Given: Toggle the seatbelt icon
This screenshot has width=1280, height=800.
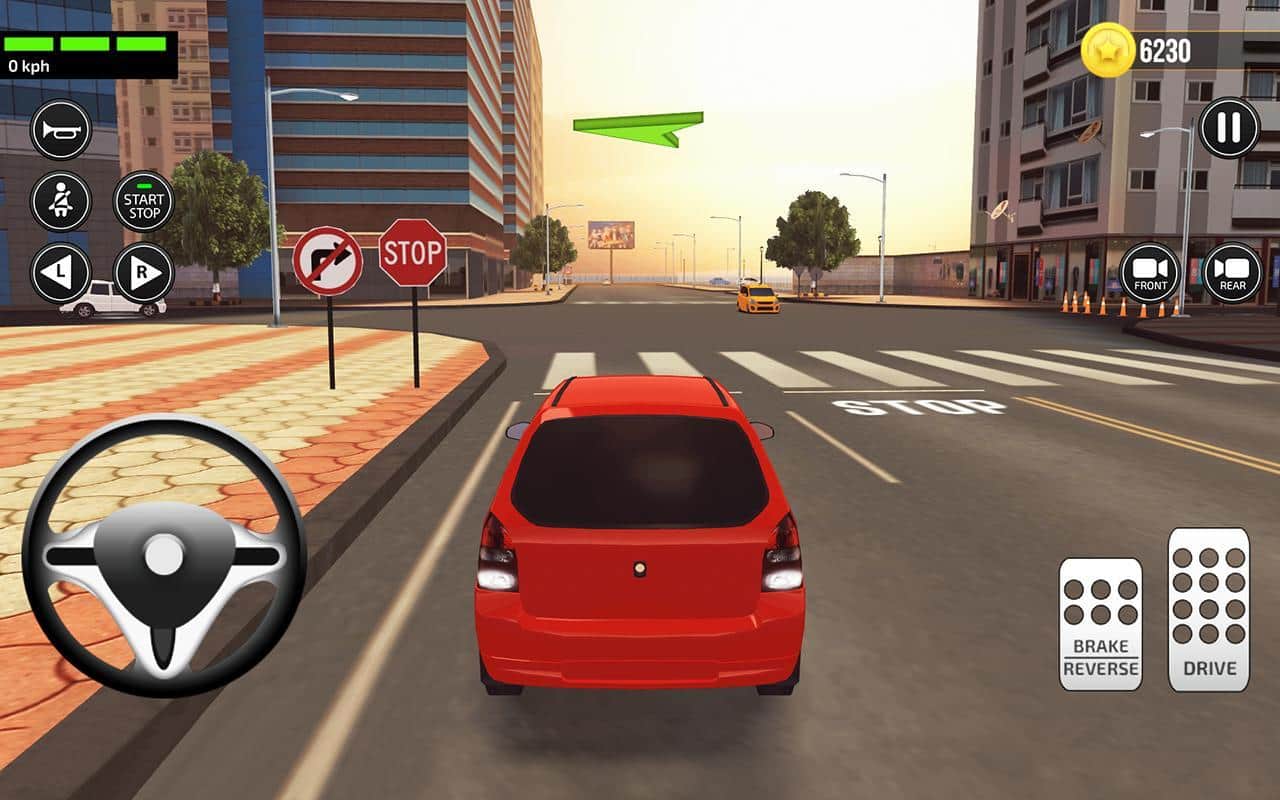Looking at the screenshot, I should (x=61, y=201).
